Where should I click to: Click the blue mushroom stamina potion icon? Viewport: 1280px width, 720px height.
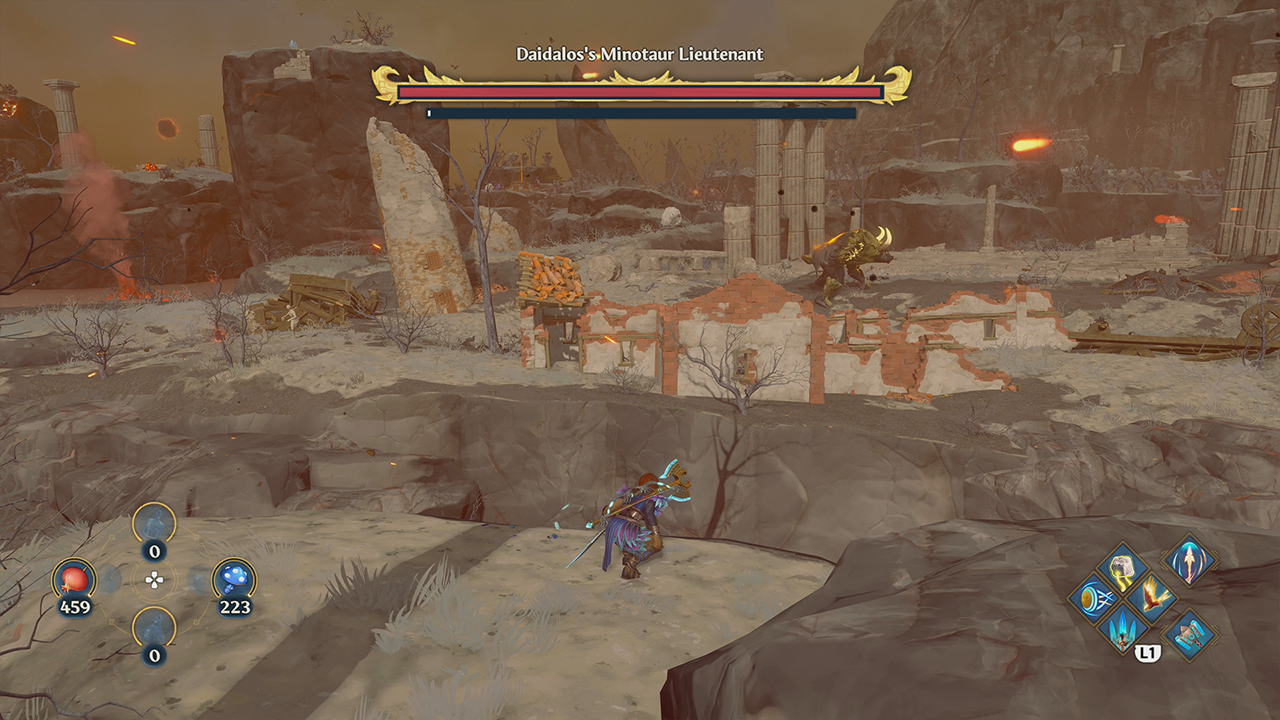[x=233, y=577]
